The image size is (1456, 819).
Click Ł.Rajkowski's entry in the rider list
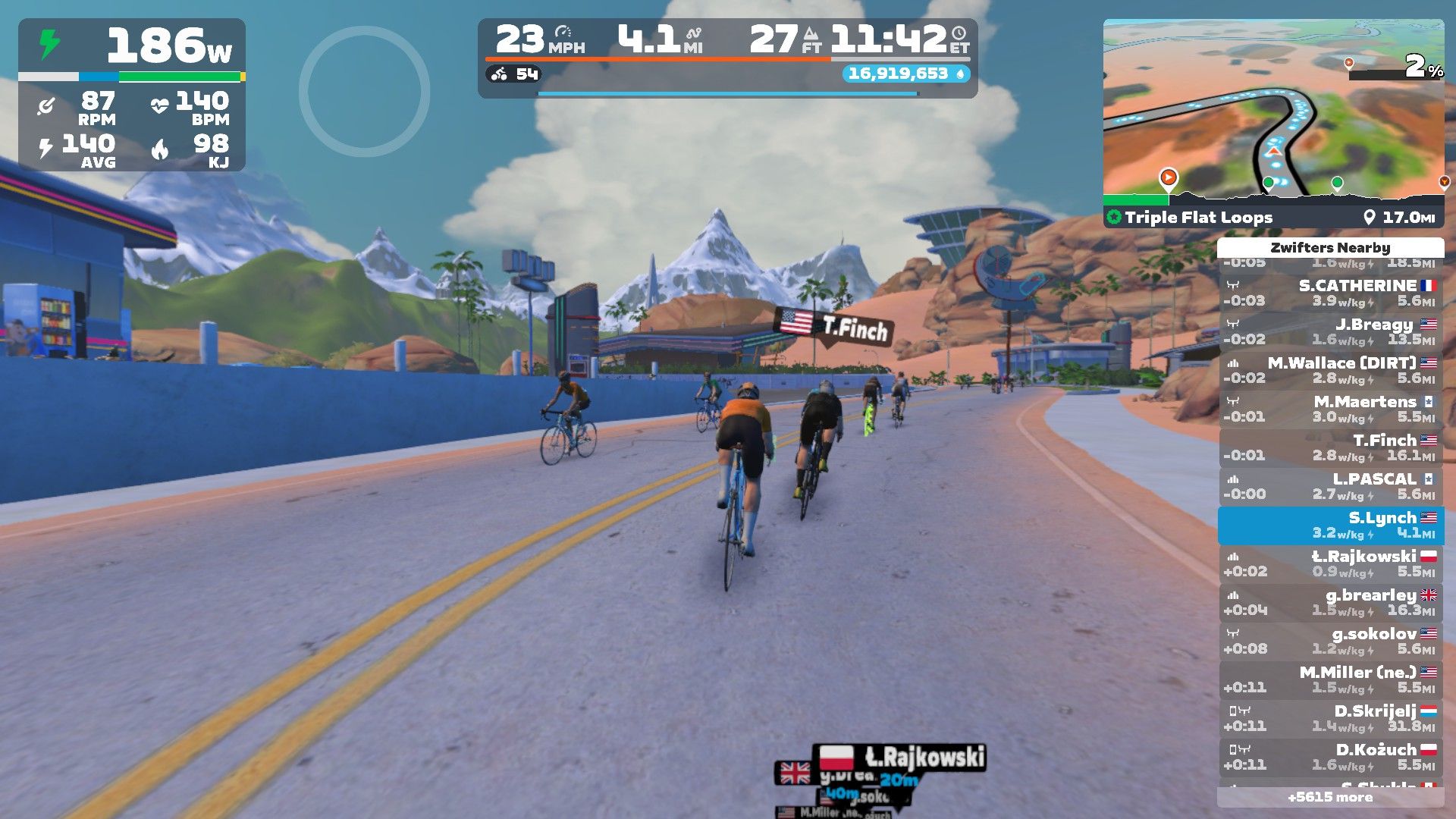coord(1330,563)
